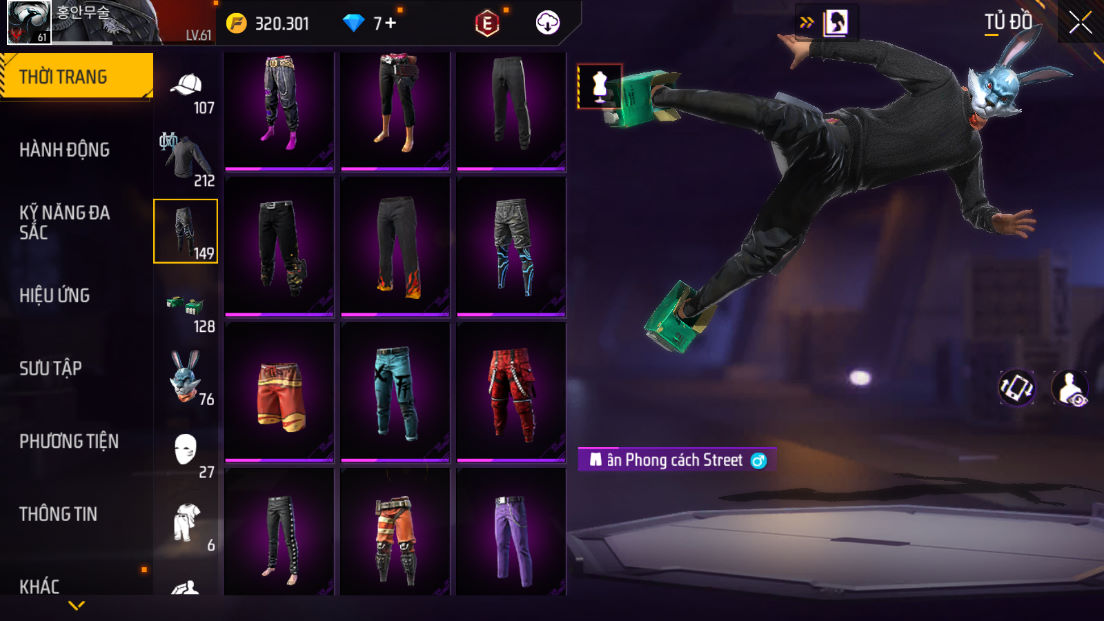The image size is (1104, 621).
Task: Select the Hiệu Ứng category
Action: pos(55,295)
